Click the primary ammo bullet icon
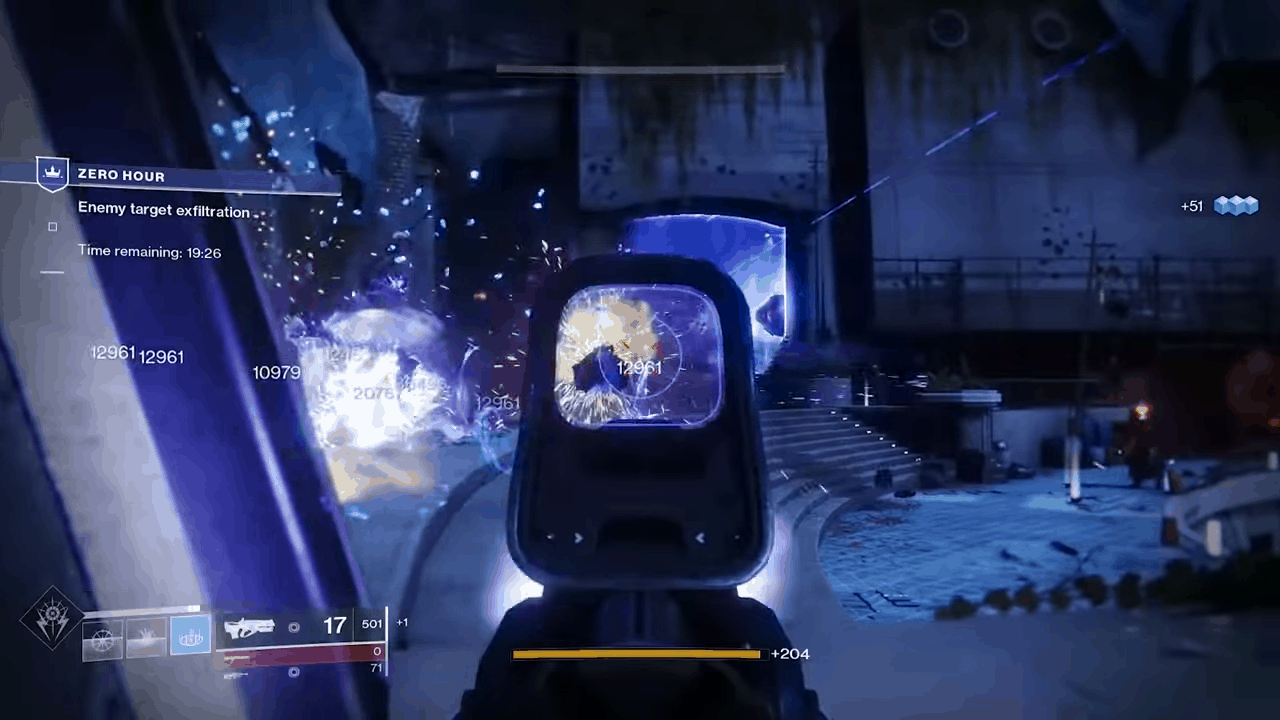The width and height of the screenshot is (1280, 720). [294, 627]
